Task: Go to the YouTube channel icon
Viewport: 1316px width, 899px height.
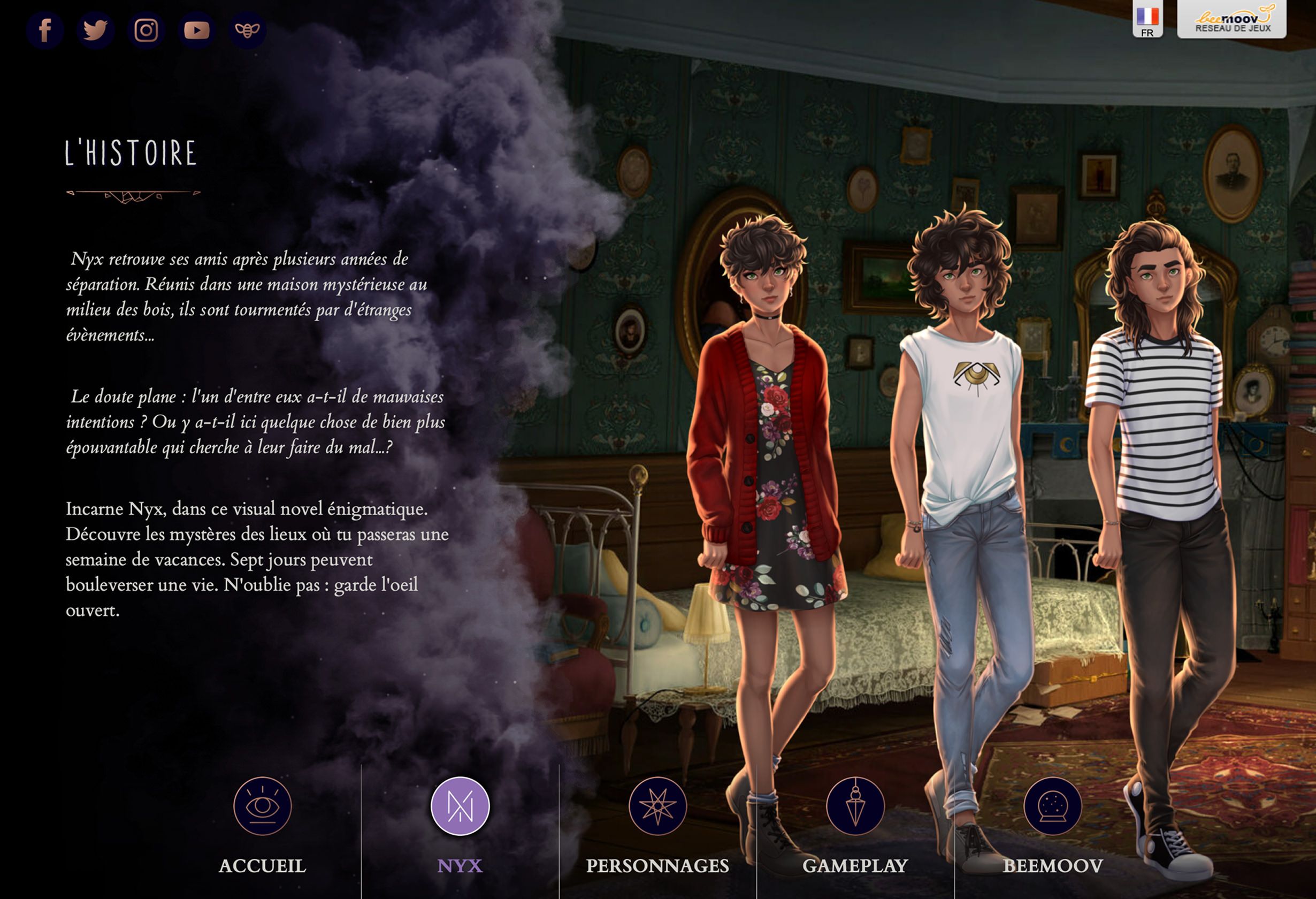Action: [196, 30]
